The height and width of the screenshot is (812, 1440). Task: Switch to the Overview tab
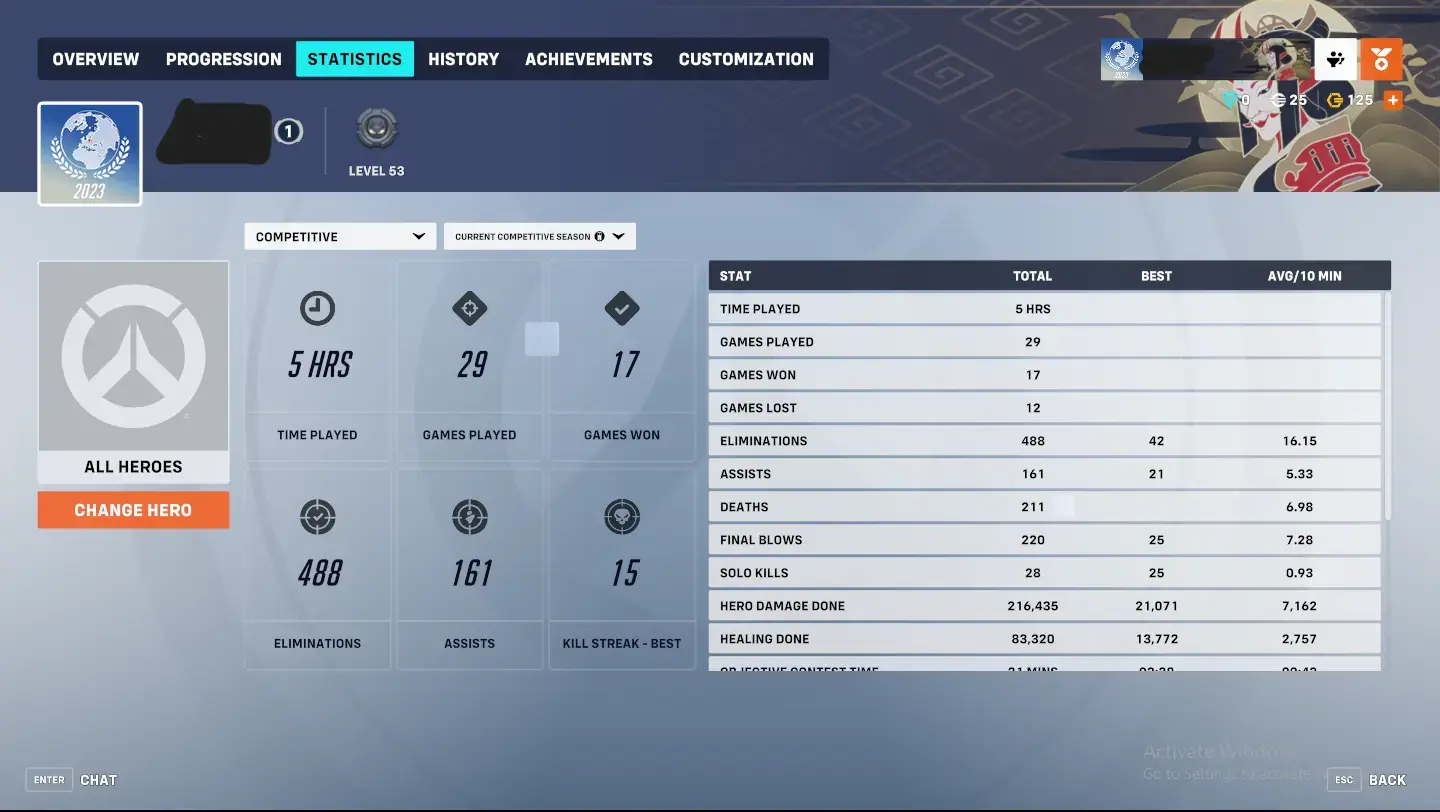coord(95,59)
